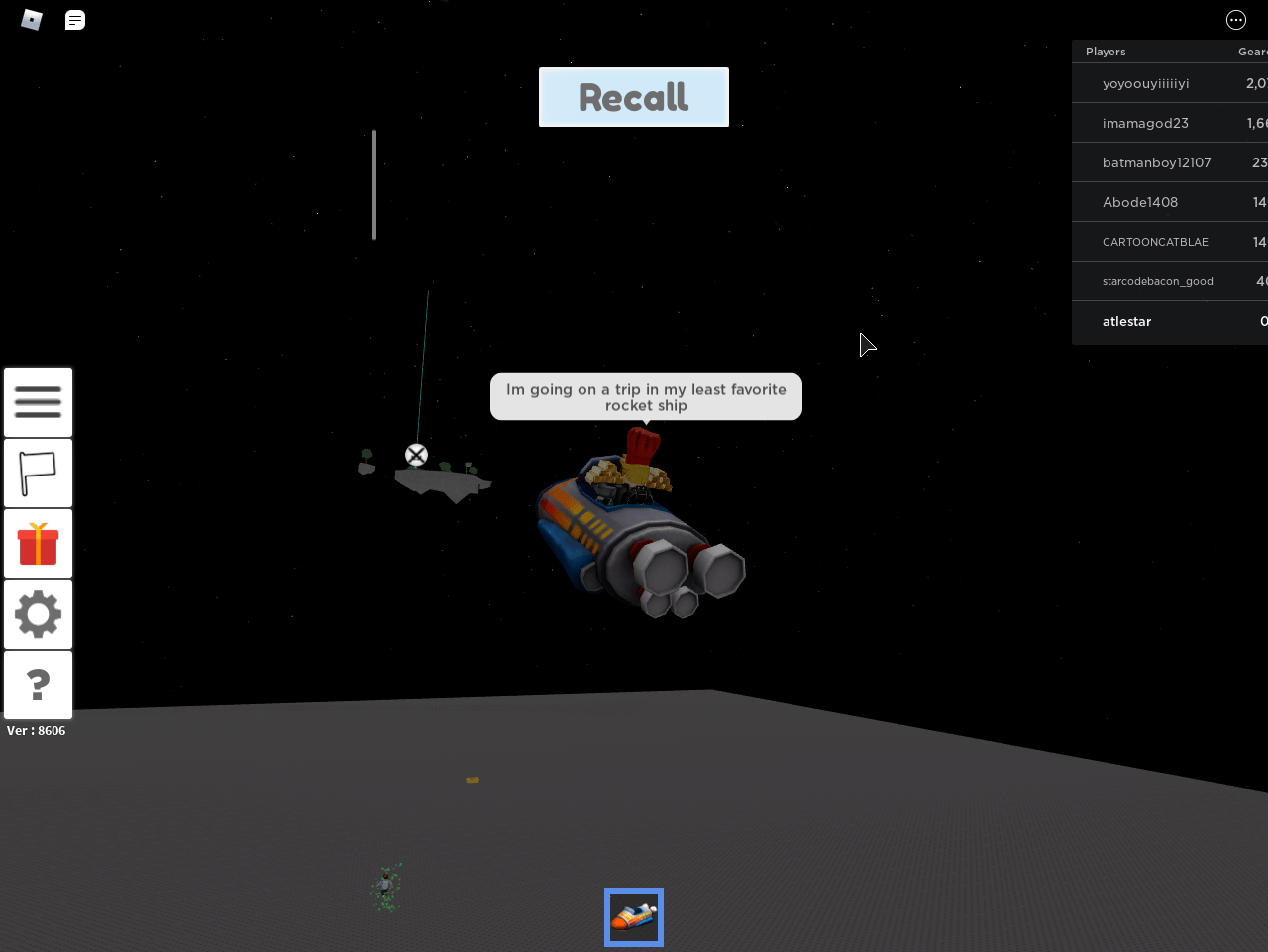
Task: Select player yoyoouyiiiiyi in the leaderboard
Action: [x=1146, y=83]
